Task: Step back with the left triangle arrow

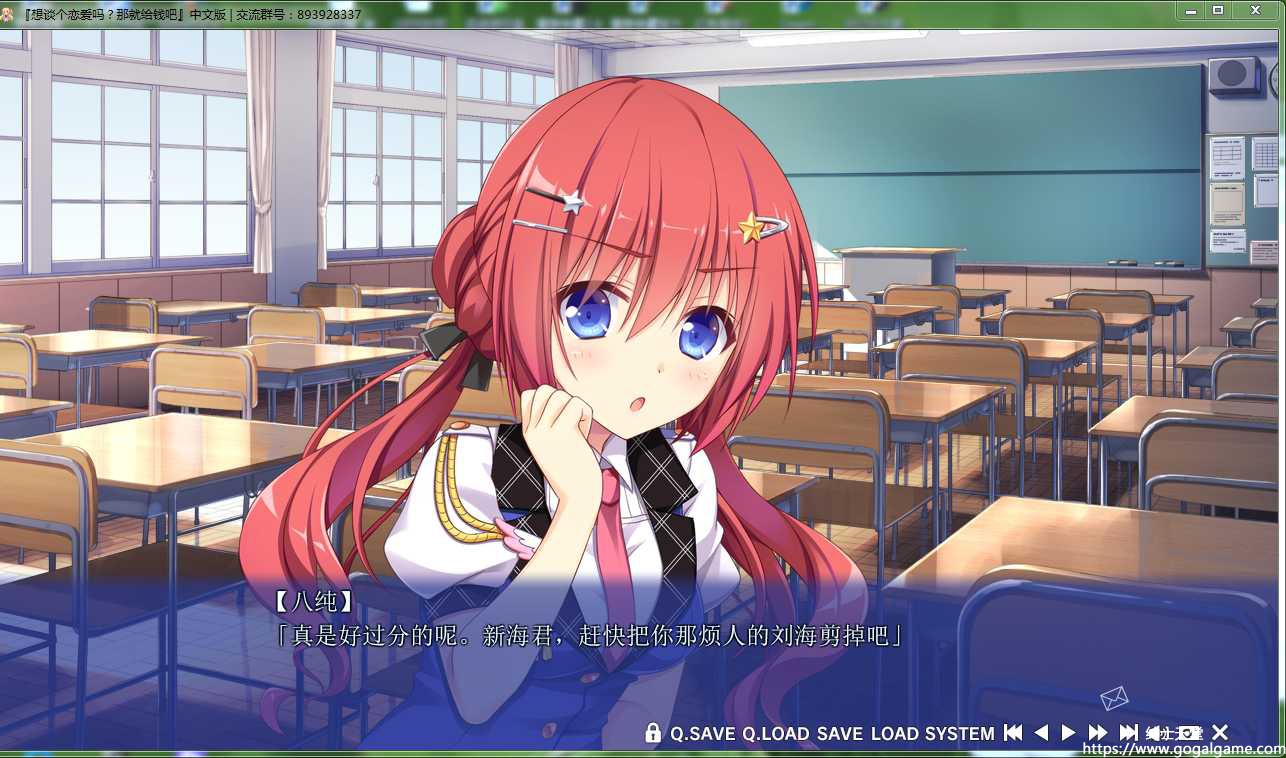Action: 1041,733
